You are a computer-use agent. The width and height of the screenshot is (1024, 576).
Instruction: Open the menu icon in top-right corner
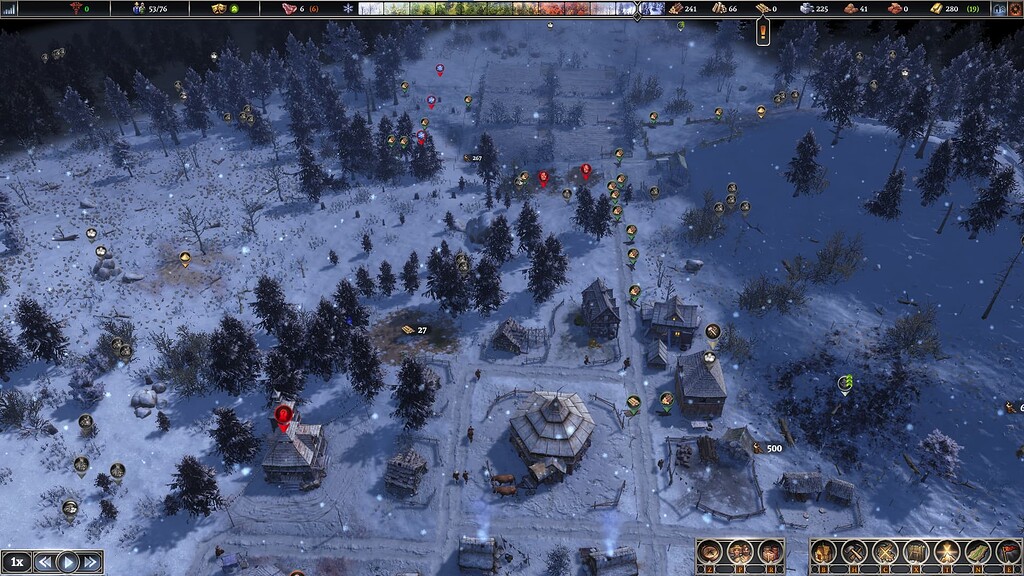(x=1000, y=8)
